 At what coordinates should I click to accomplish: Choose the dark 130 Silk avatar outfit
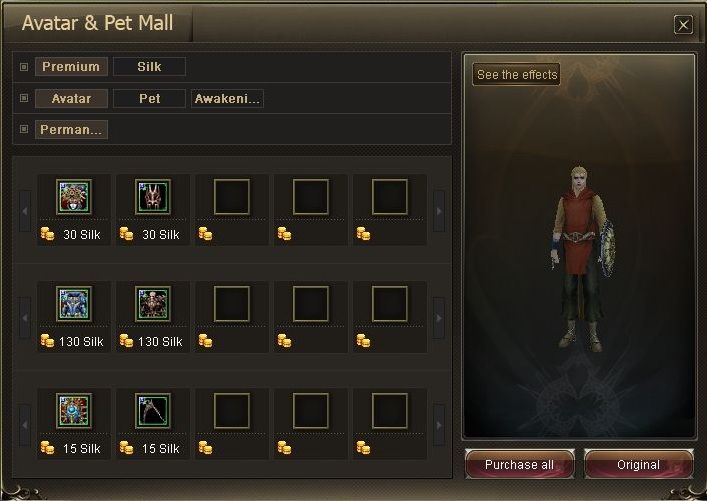[x=153, y=304]
